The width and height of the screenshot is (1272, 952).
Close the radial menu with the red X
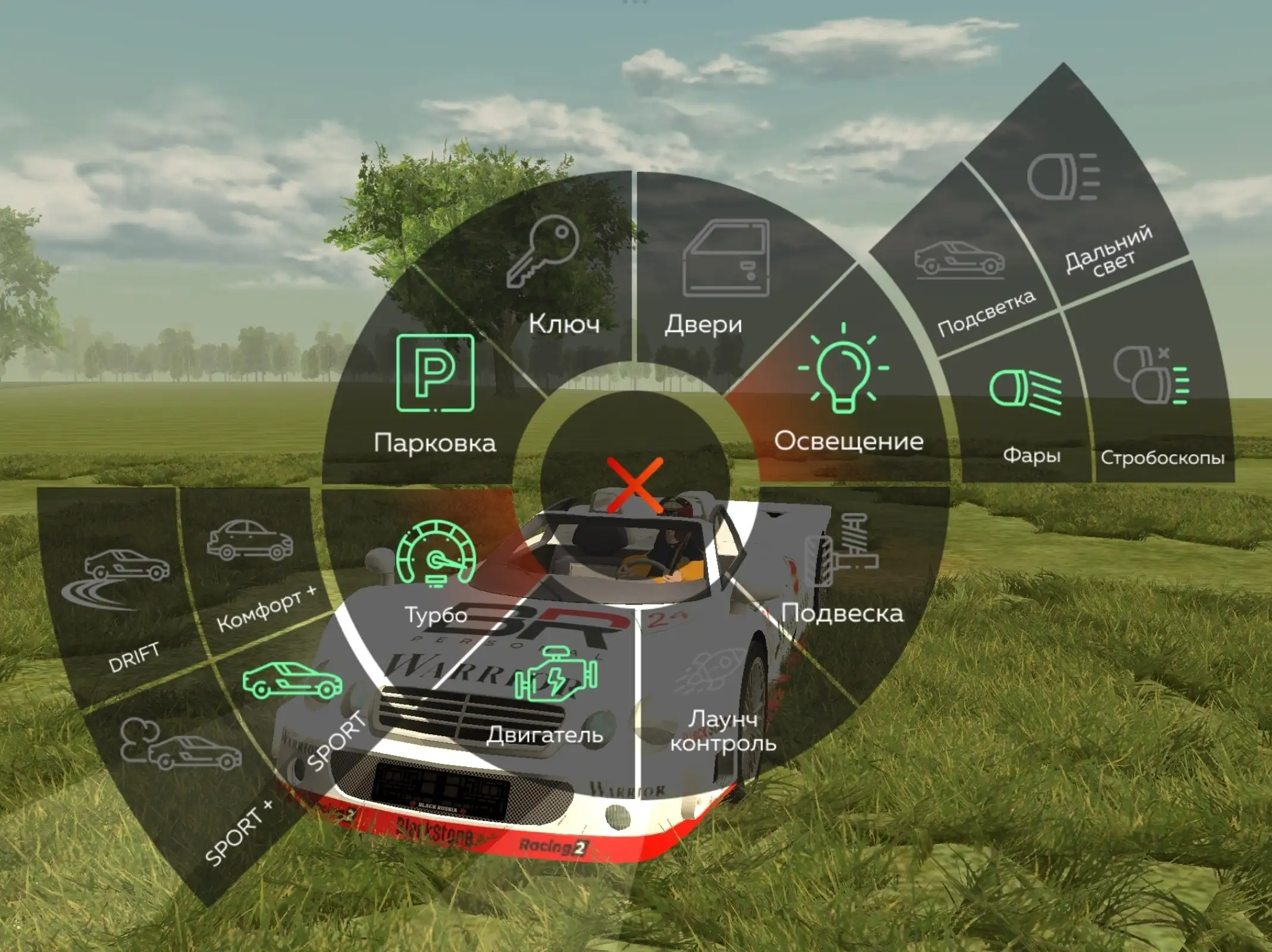pyautogui.click(x=635, y=485)
